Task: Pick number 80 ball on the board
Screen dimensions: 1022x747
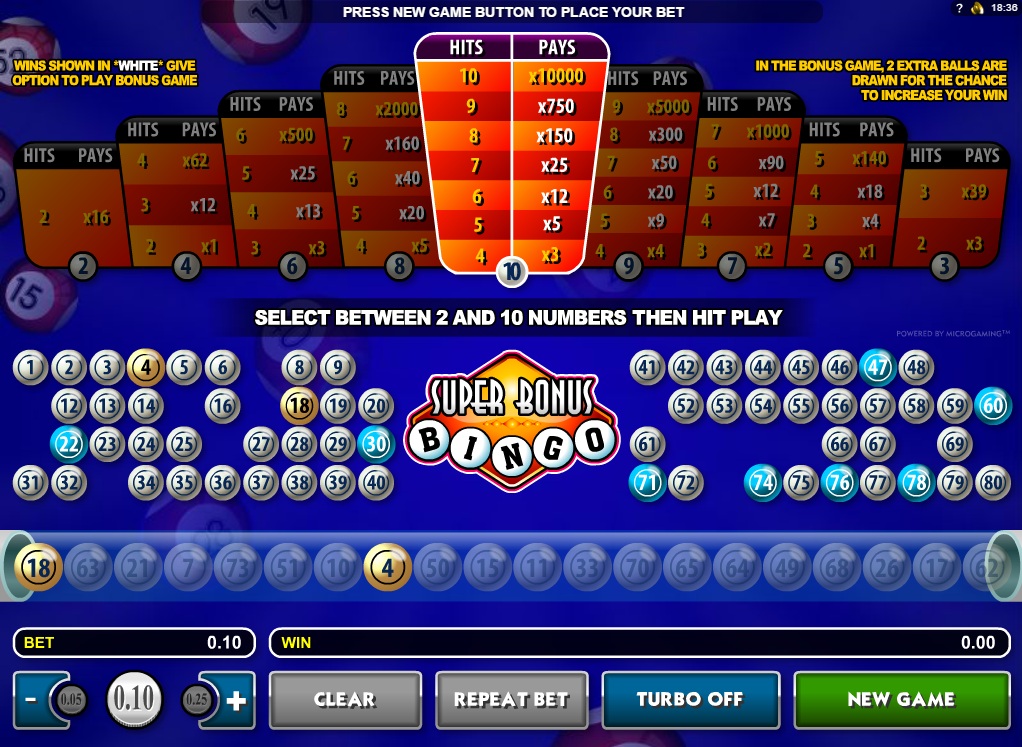Action: pyautogui.click(x=992, y=483)
